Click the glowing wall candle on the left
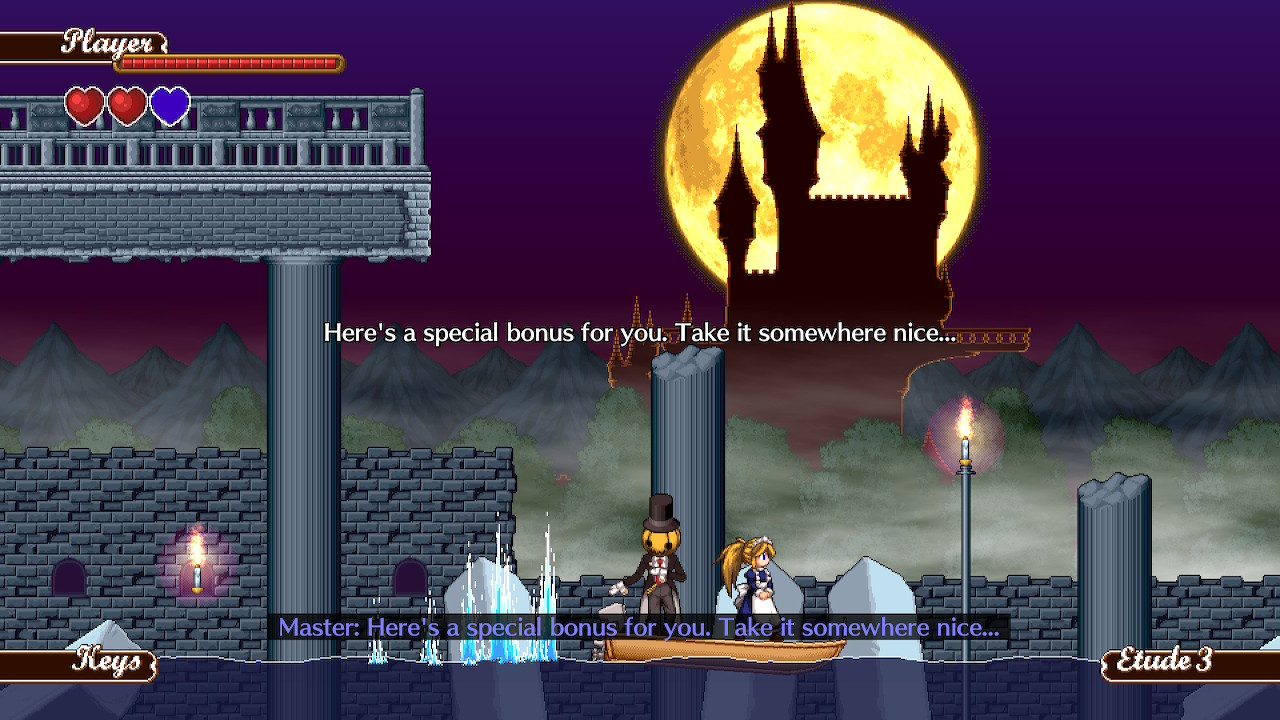The width and height of the screenshot is (1280, 720). 196,573
